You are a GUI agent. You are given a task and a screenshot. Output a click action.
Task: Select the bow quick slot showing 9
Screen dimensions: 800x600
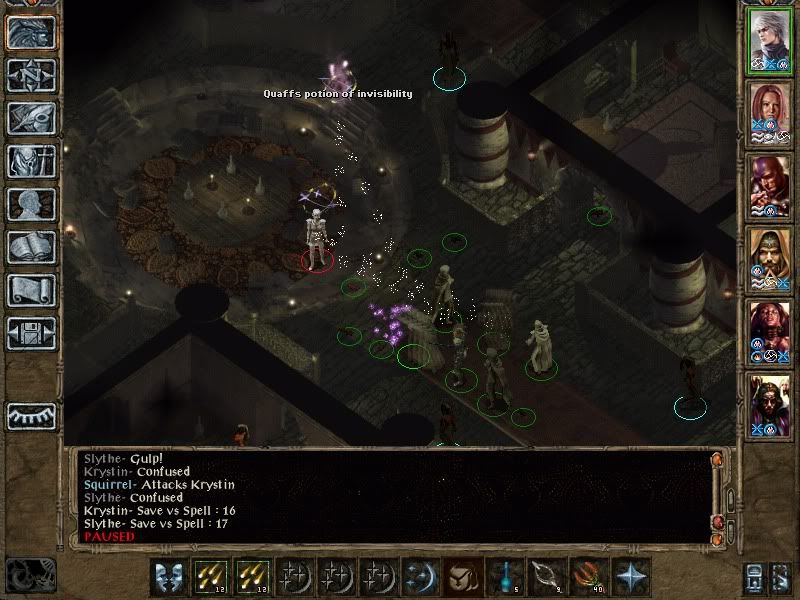[x=545, y=577]
